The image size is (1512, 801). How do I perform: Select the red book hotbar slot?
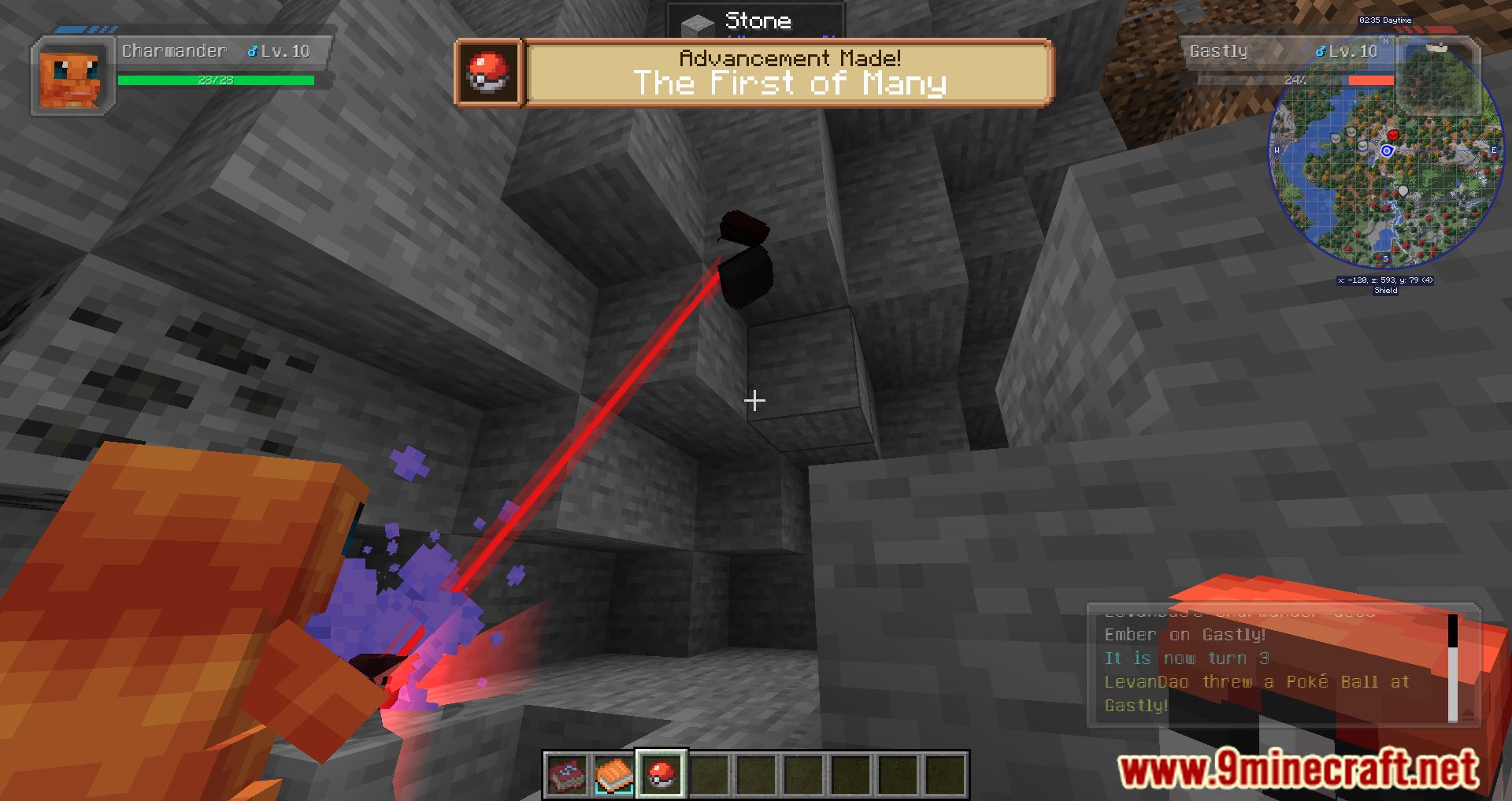[x=567, y=773]
